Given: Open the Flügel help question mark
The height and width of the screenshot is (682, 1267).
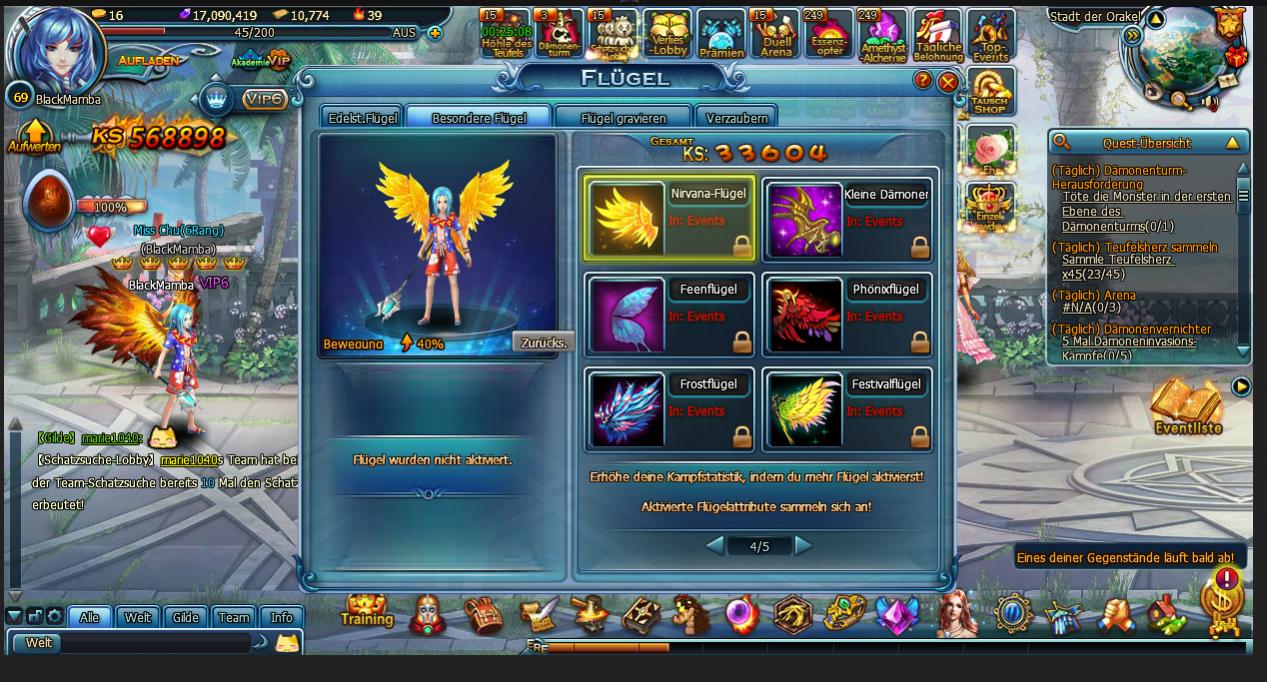Looking at the screenshot, I should pos(923,81).
